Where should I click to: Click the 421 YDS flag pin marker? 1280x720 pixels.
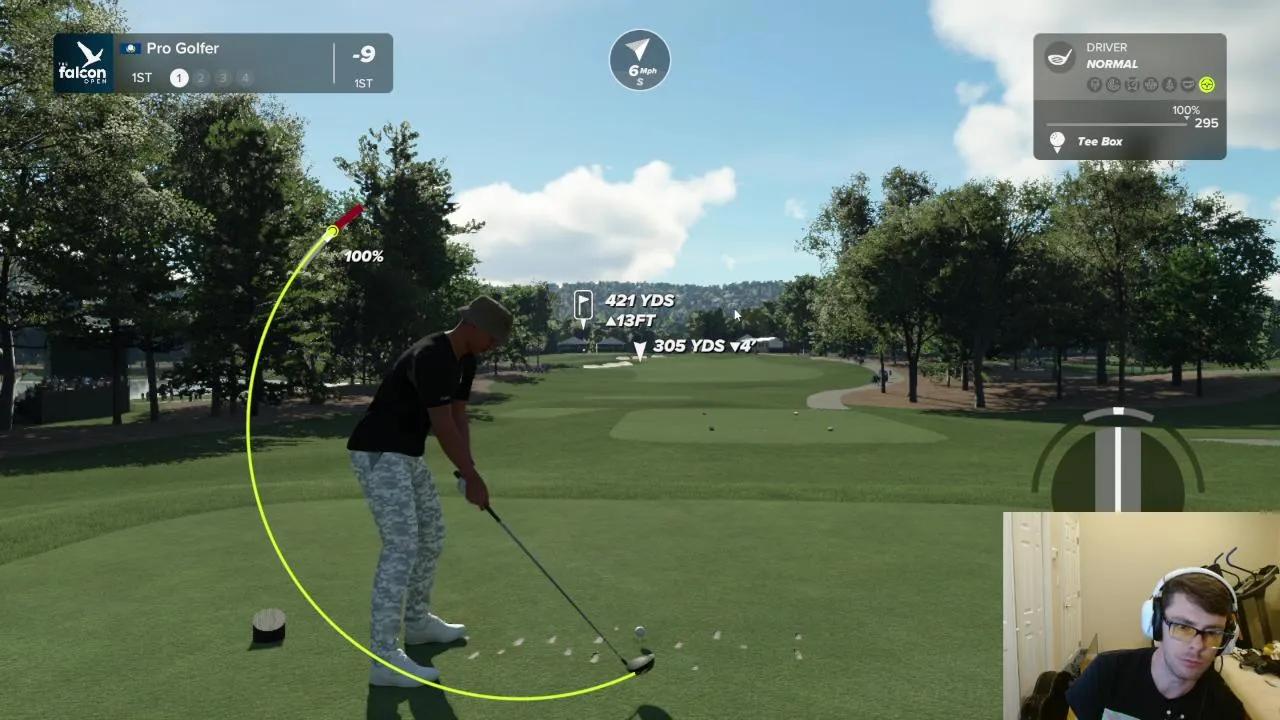pyautogui.click(x=584, y=304)
